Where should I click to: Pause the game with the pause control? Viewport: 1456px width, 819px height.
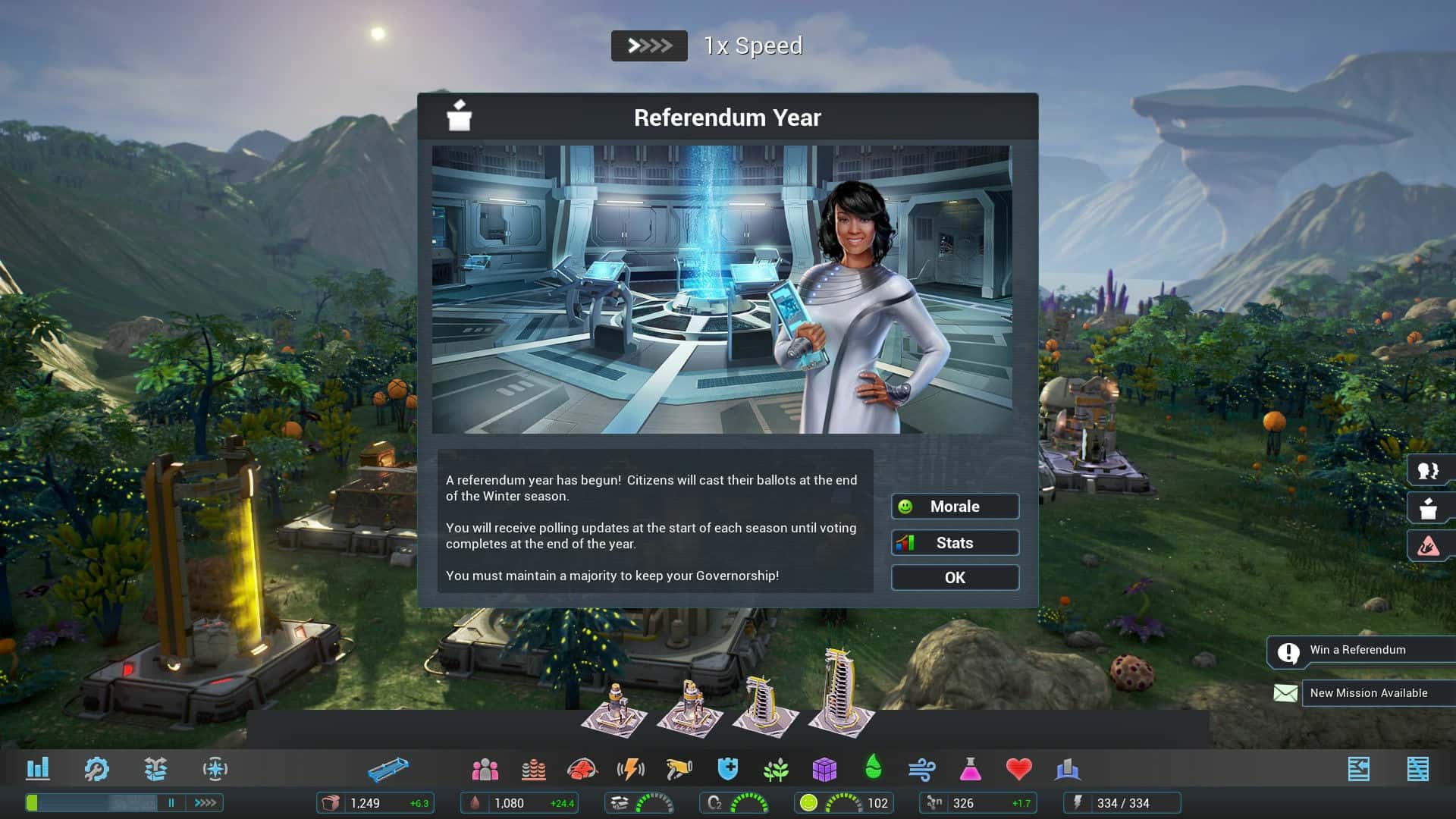[x=171, y=802]
